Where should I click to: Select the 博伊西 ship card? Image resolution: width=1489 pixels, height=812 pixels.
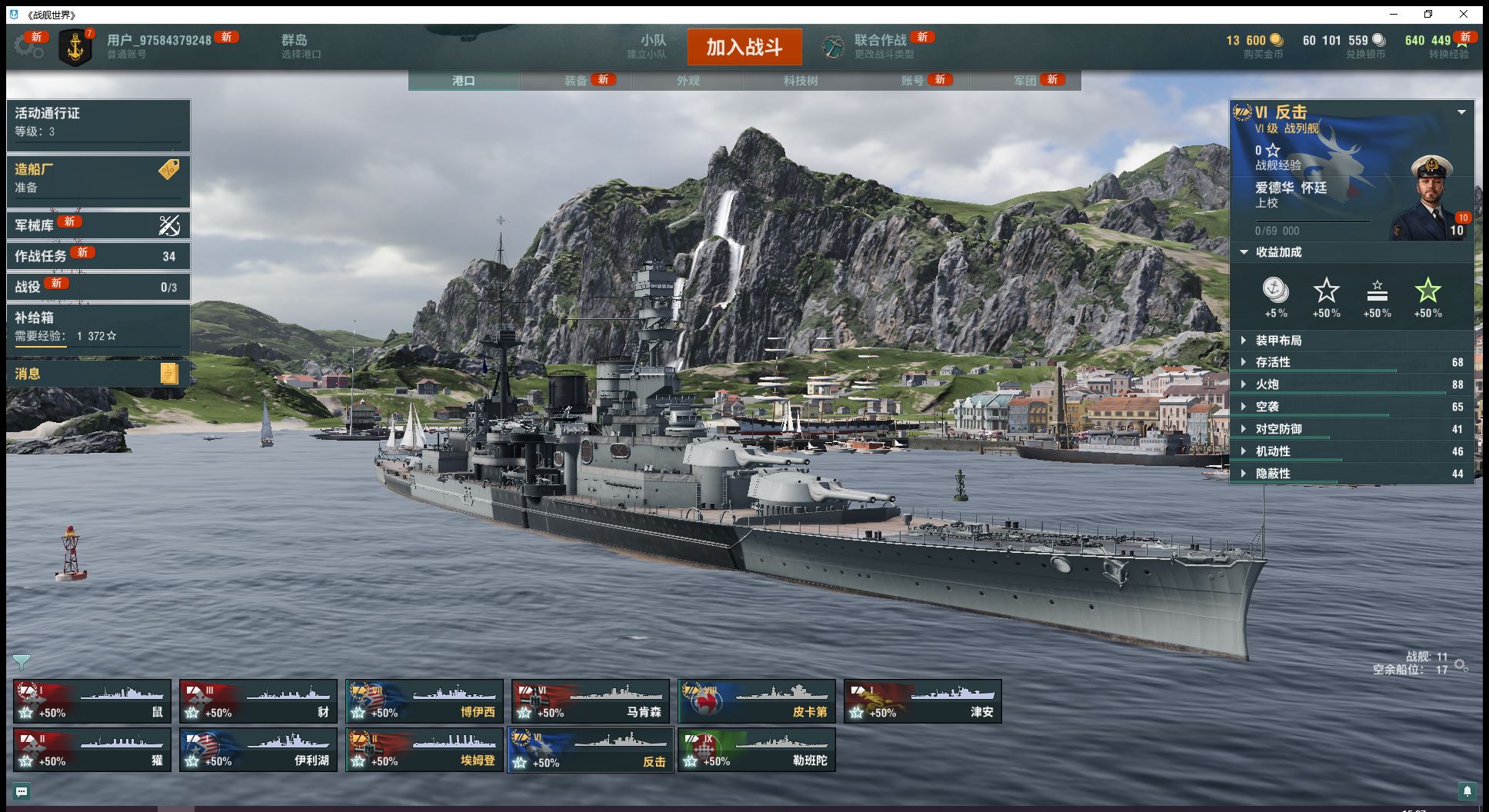click(x=425, y=701)
